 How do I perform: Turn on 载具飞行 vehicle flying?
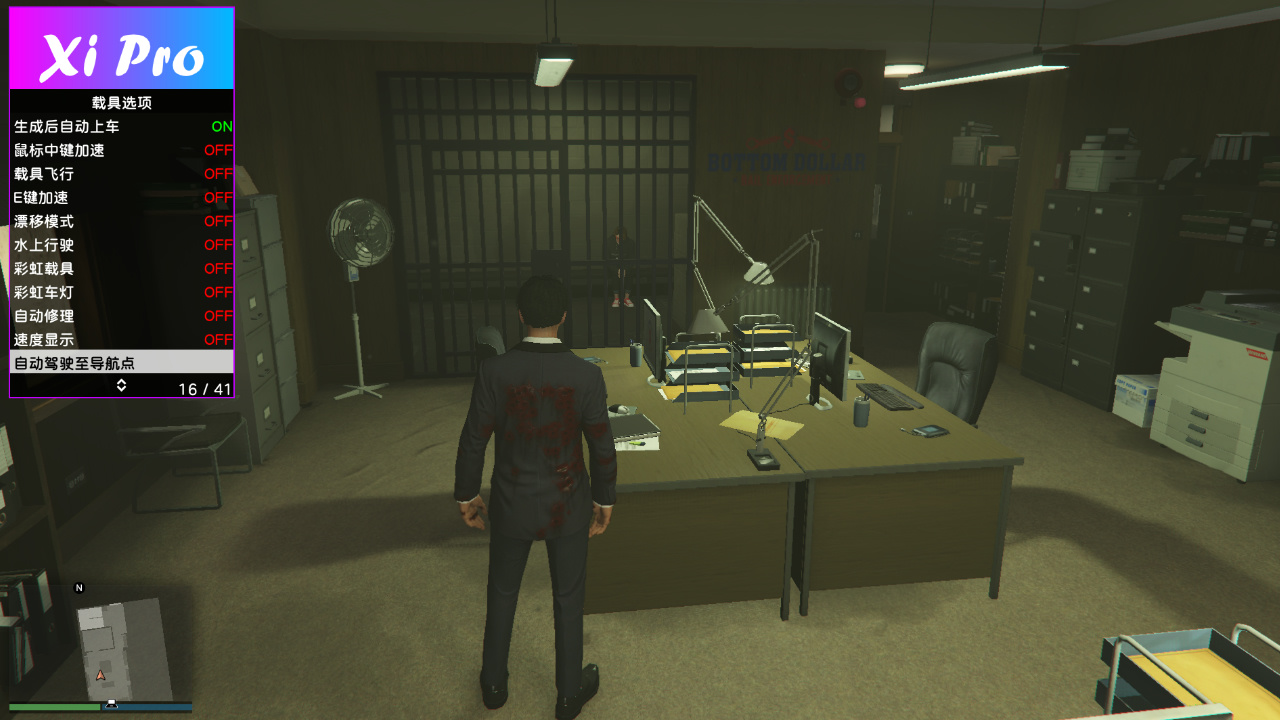tap(121, 174)
